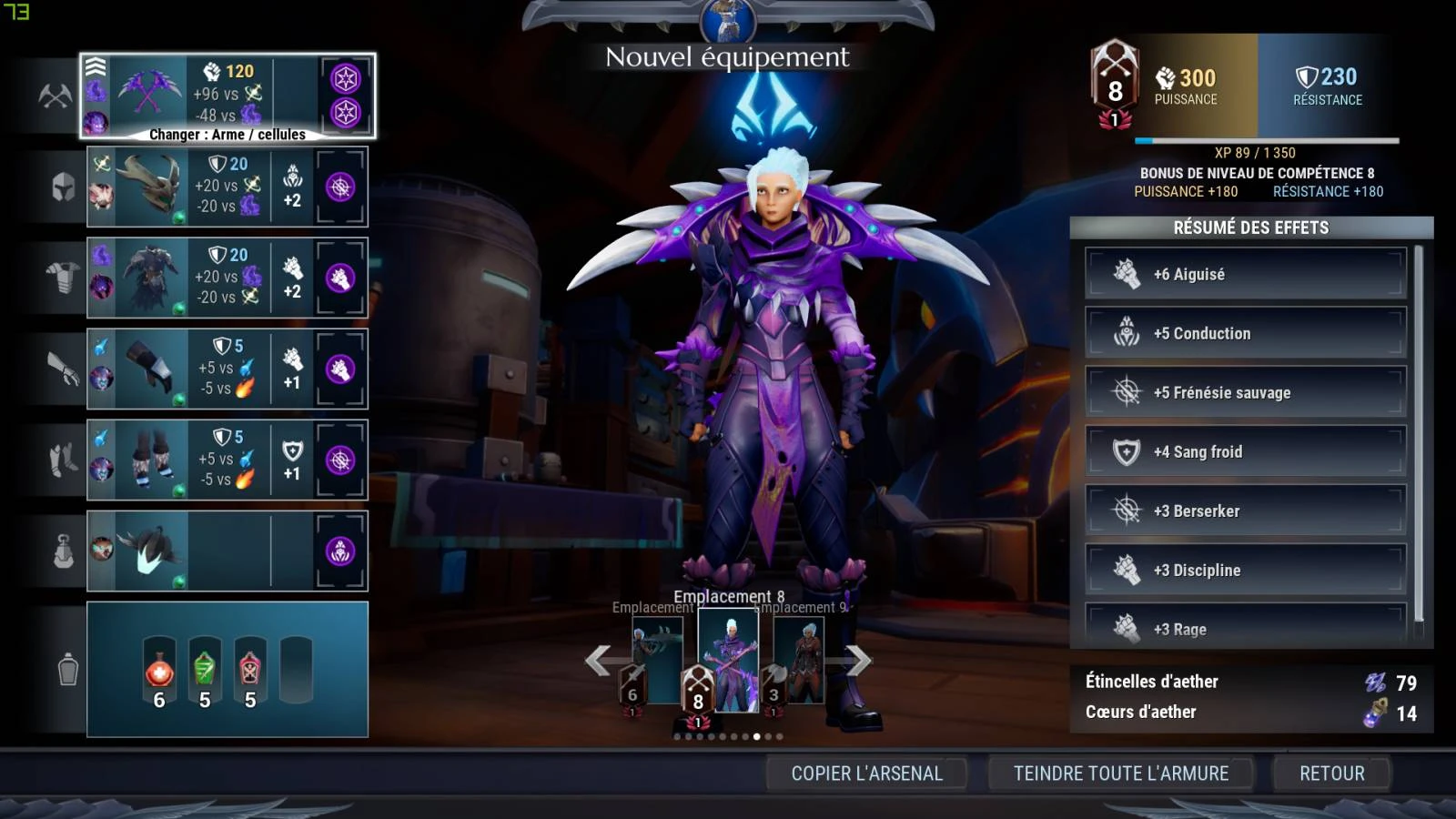Open the helmet armor slot
The height and width of the screenshot is (819, 1456).
click(227, 187)
